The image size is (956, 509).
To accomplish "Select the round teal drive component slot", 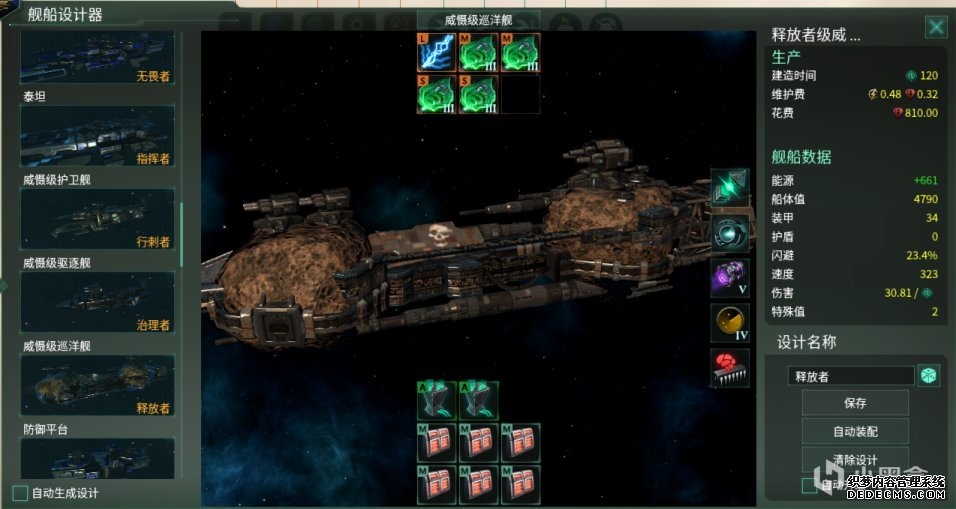I will coord(730,233).
